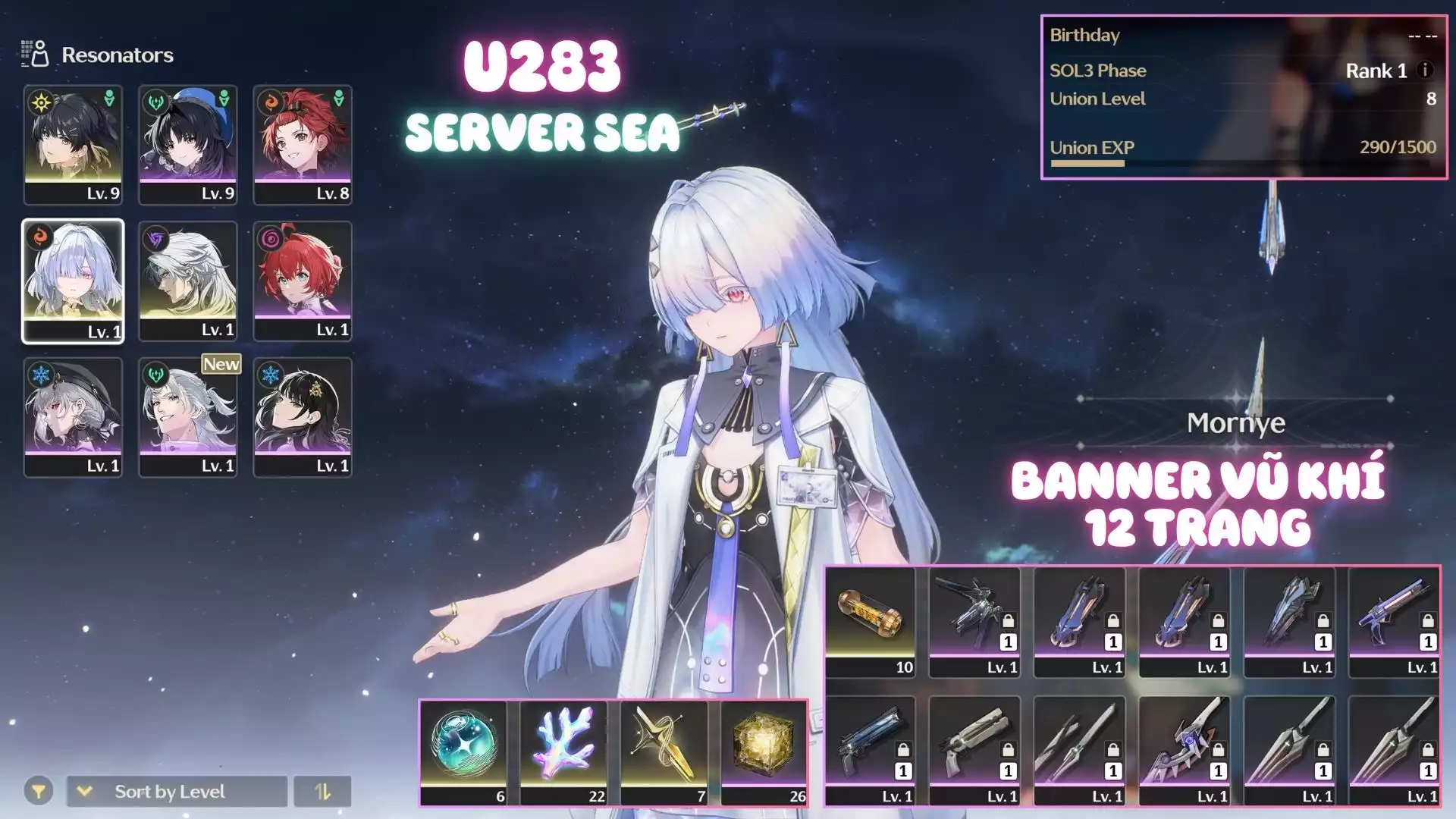
Task: Select the highlighted Mornye resonator portrait
Action: (x=73, y=281)
